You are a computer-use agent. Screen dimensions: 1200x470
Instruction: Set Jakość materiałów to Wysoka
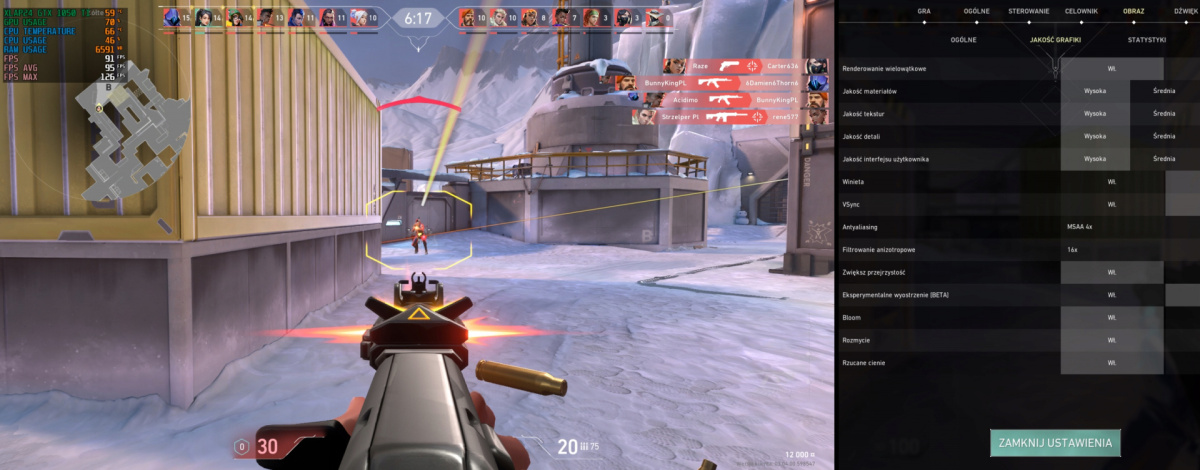1095,91
